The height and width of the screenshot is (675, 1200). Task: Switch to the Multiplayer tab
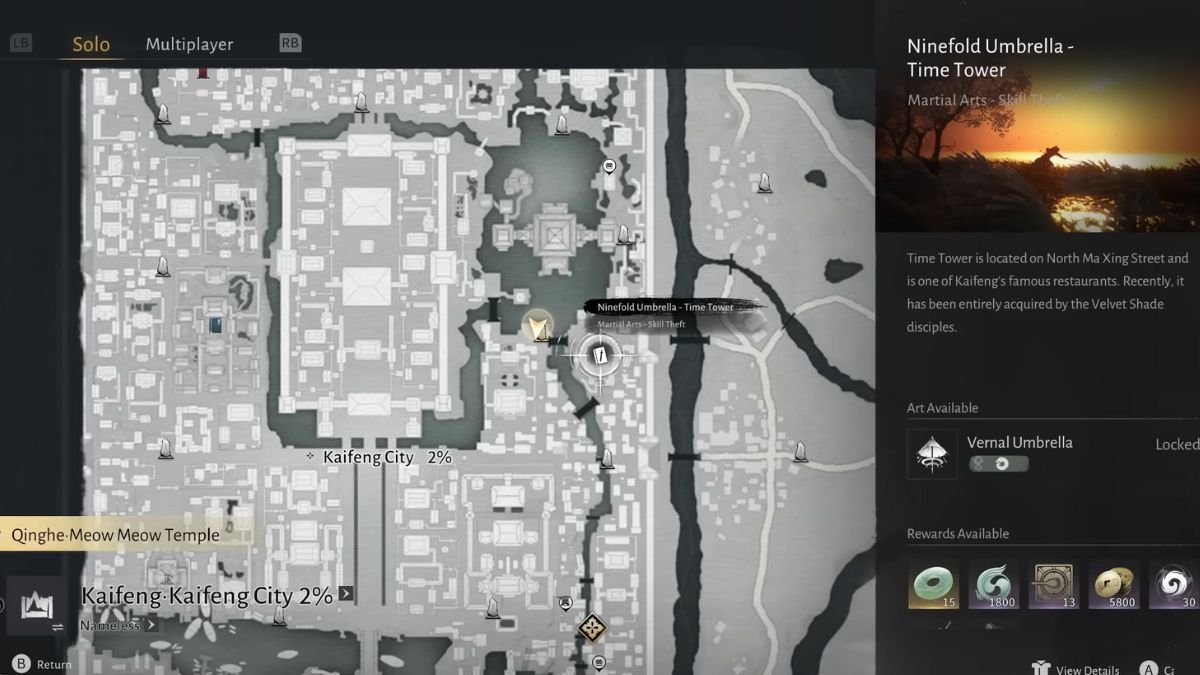(x=189, y=44)
